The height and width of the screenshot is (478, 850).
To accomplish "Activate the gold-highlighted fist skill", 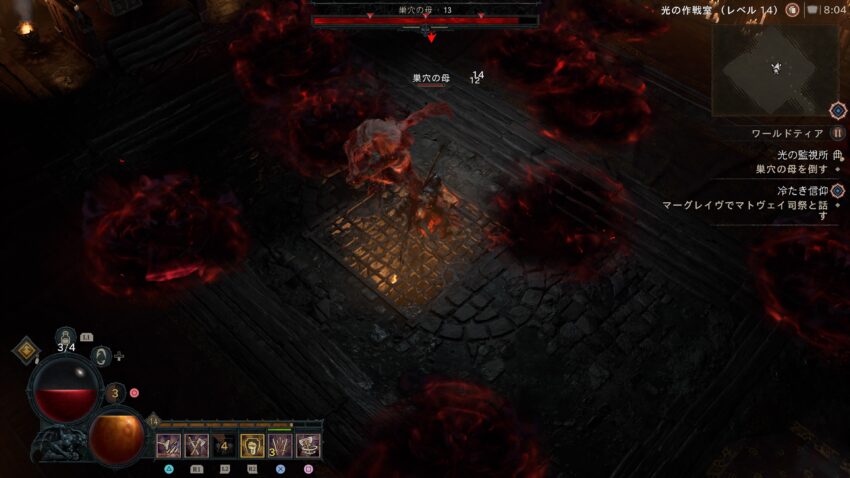I will (x=252, y=445).
